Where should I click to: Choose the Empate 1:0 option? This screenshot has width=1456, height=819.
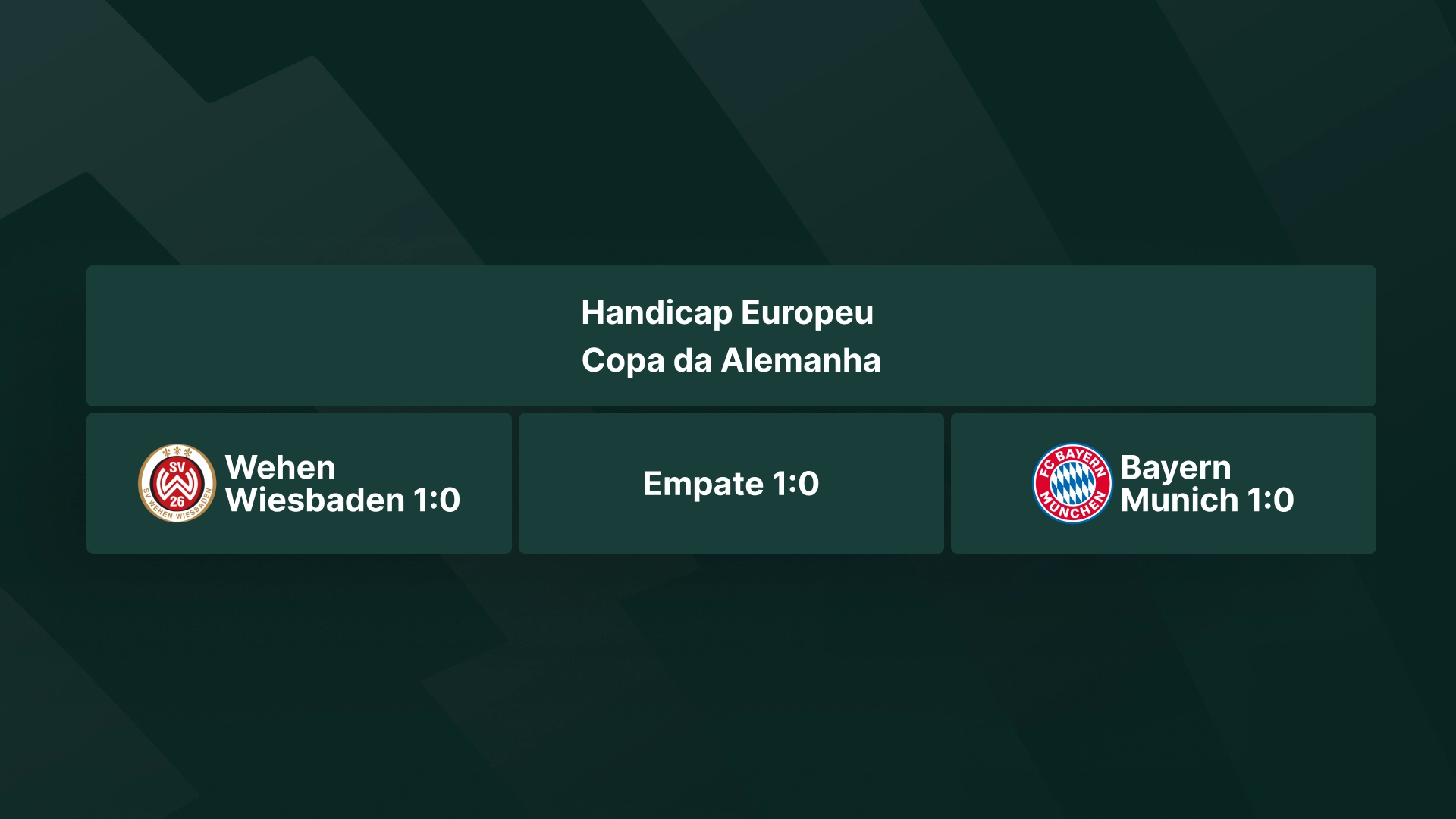731,483
